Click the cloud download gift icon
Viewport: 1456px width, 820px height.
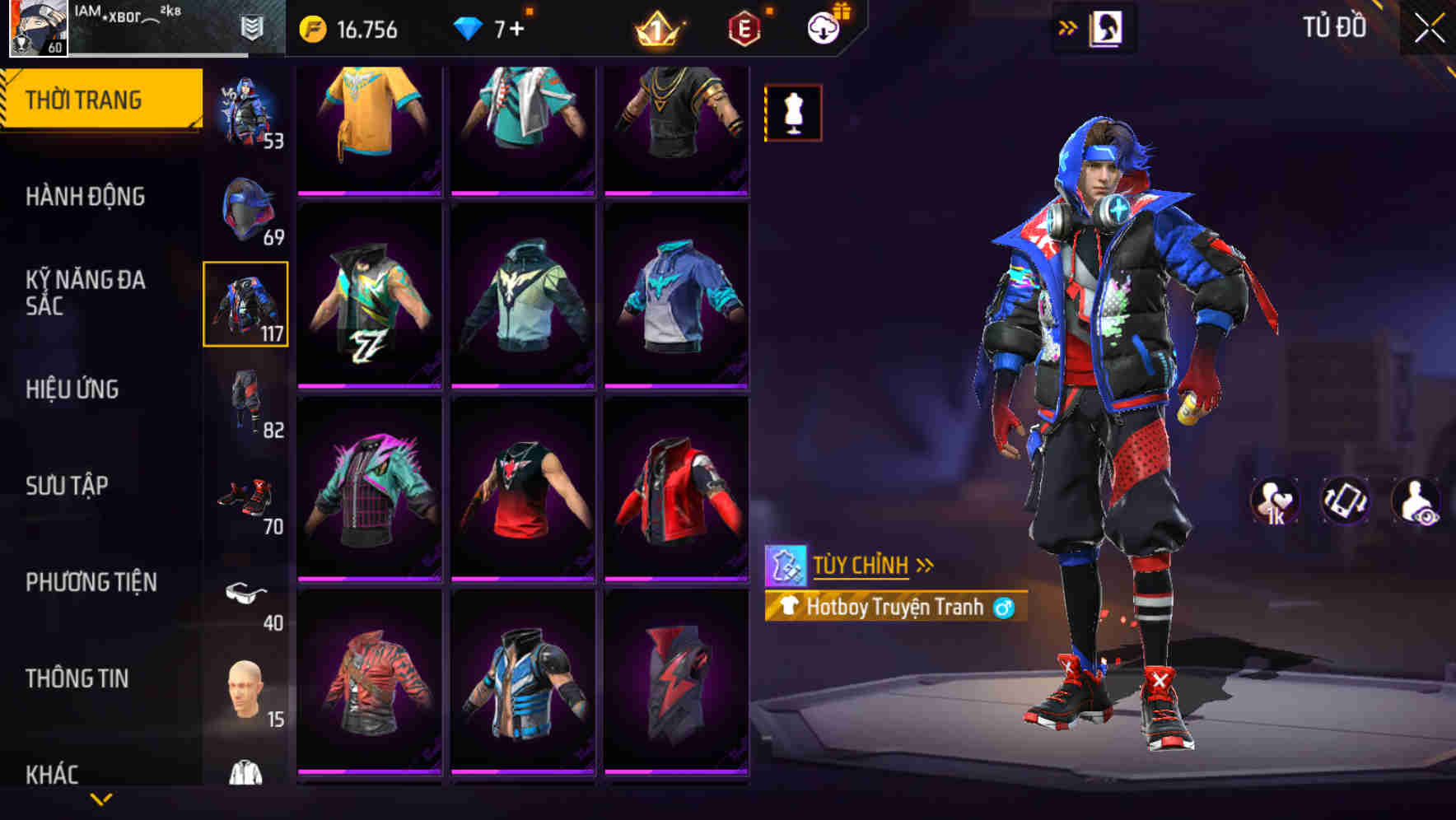click(824, 27)
